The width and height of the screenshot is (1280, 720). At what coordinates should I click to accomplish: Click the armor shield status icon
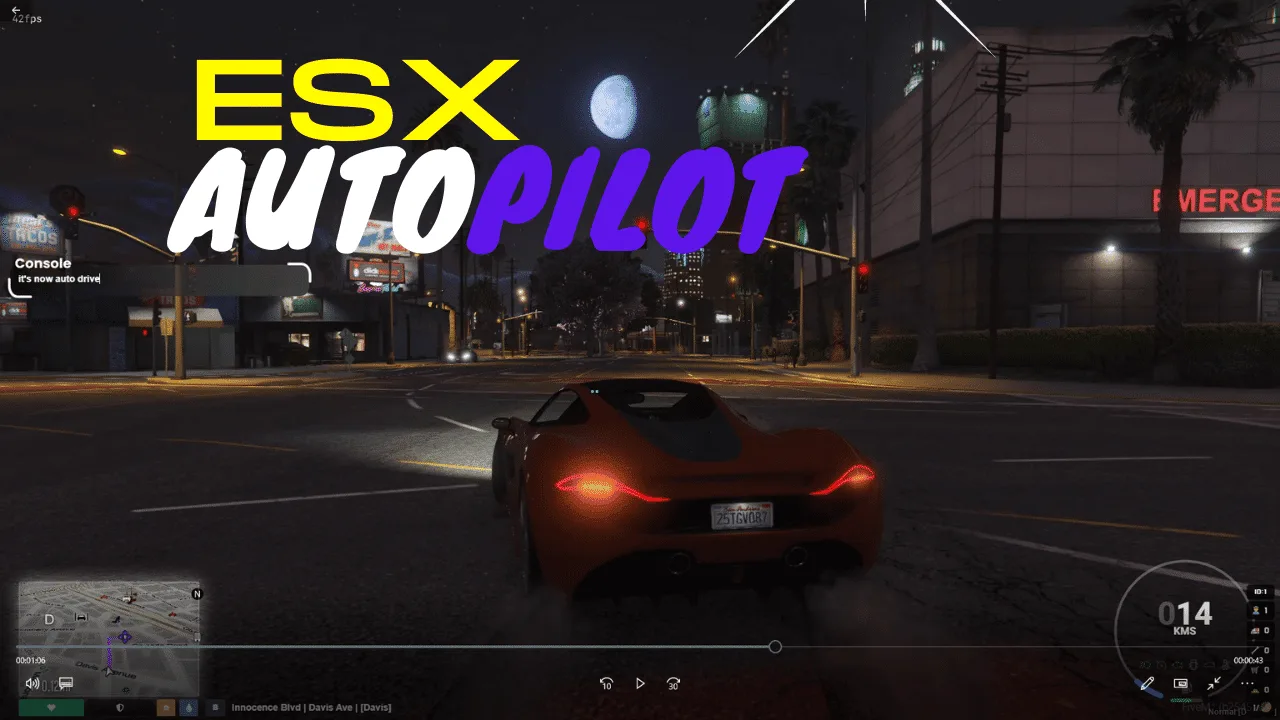pos(120,708)
